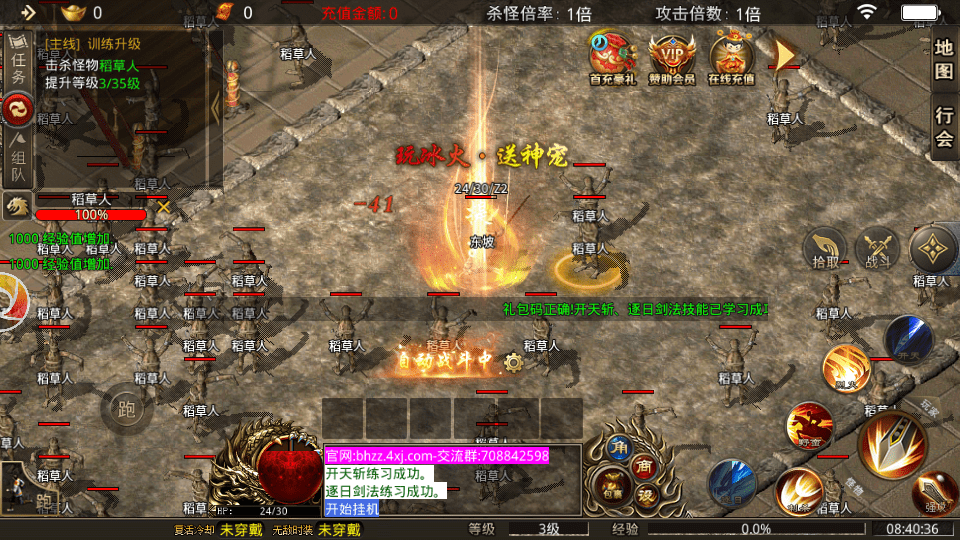Trigger the main sword attack button
The width and height of the screenshot is (960, 540).
(x=892, y=444)
